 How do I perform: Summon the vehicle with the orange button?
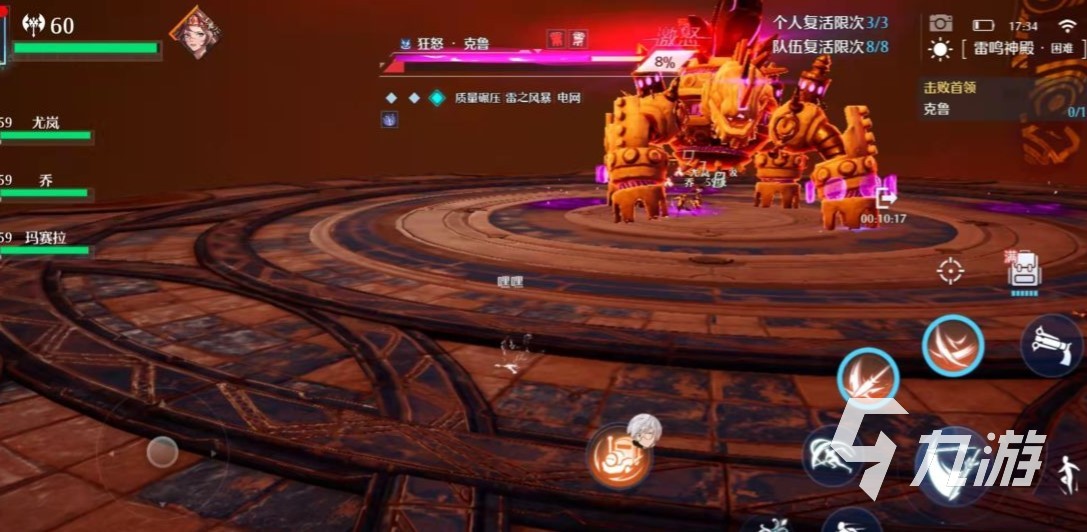pyautogui.click(x=618, y=457)
